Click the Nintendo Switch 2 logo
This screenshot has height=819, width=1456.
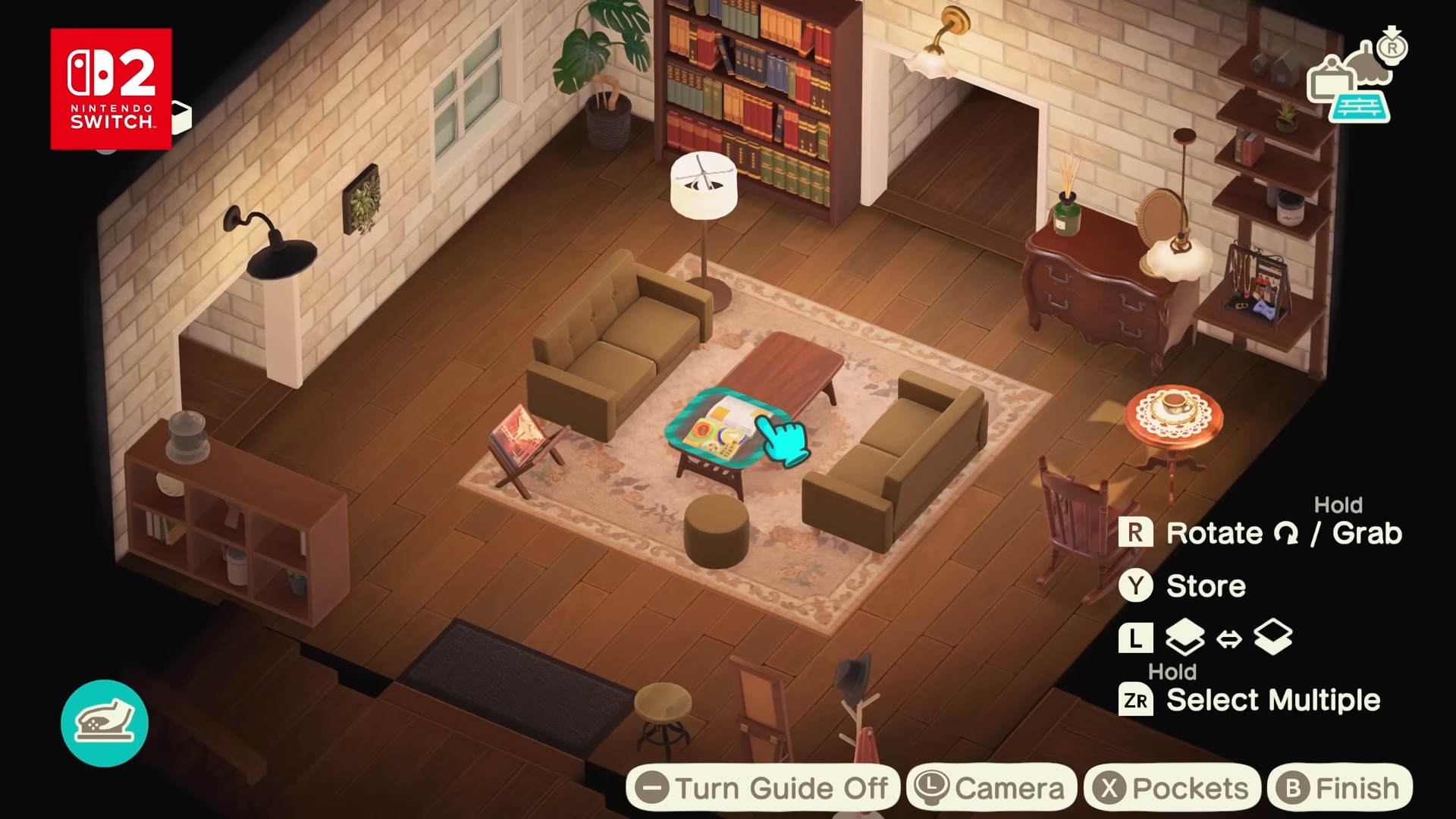pos(111,86)
